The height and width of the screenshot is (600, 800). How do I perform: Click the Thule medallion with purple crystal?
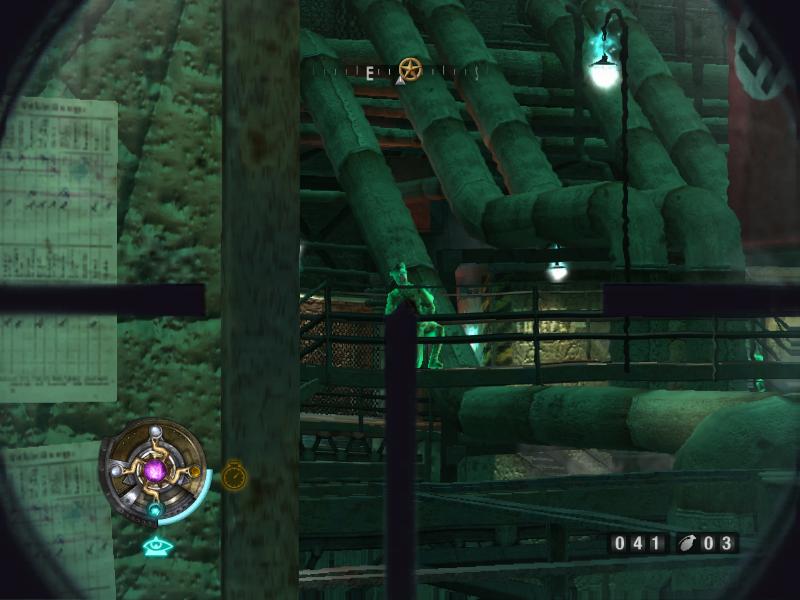point(153,468)
